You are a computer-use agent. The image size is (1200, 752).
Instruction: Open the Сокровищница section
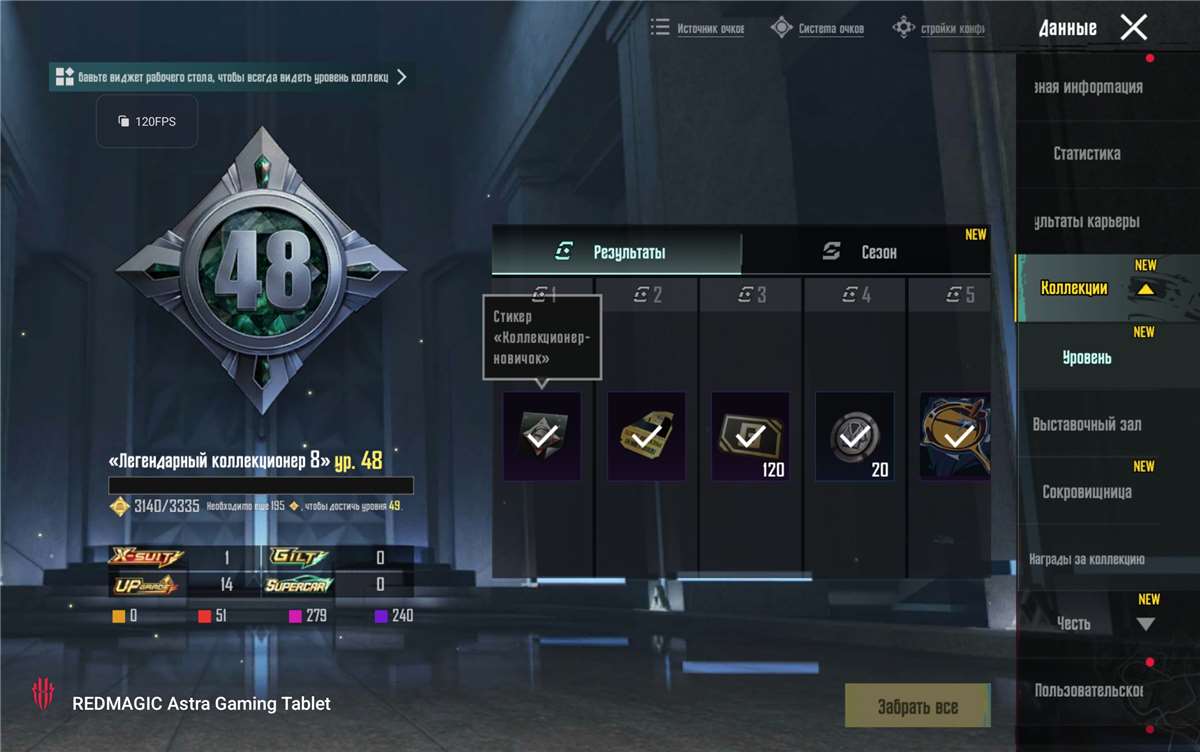1087,492
